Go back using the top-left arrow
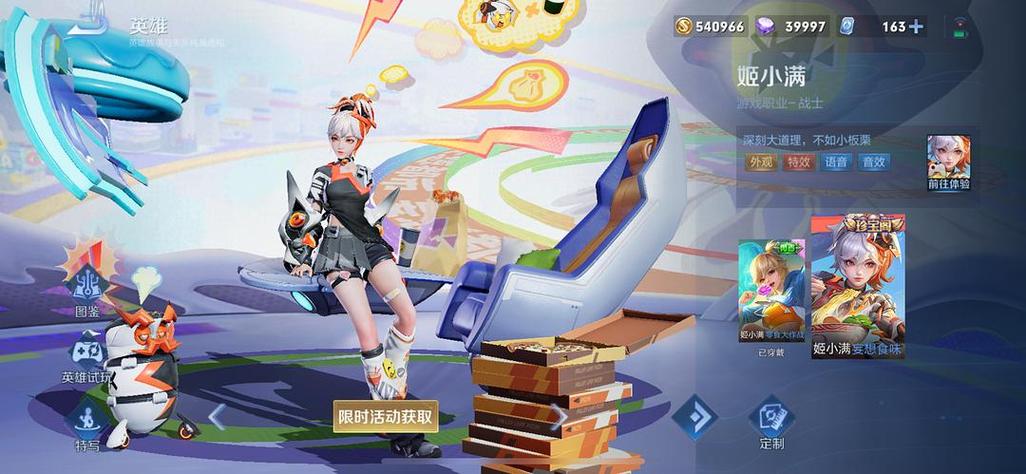The image size is (1026, 474). click(92, 26)
